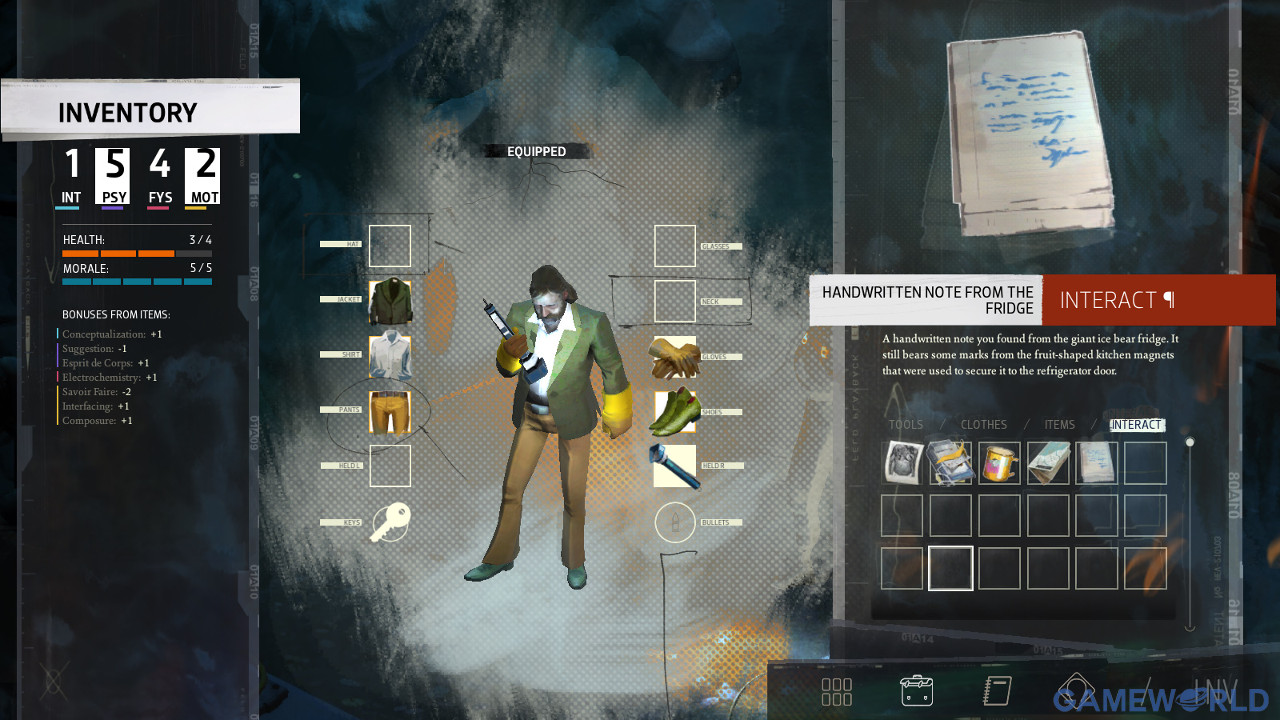This screenshot has height=720, width=1280.
Task: Select the equipped yellow gloves slot
Action: point(675,357)
